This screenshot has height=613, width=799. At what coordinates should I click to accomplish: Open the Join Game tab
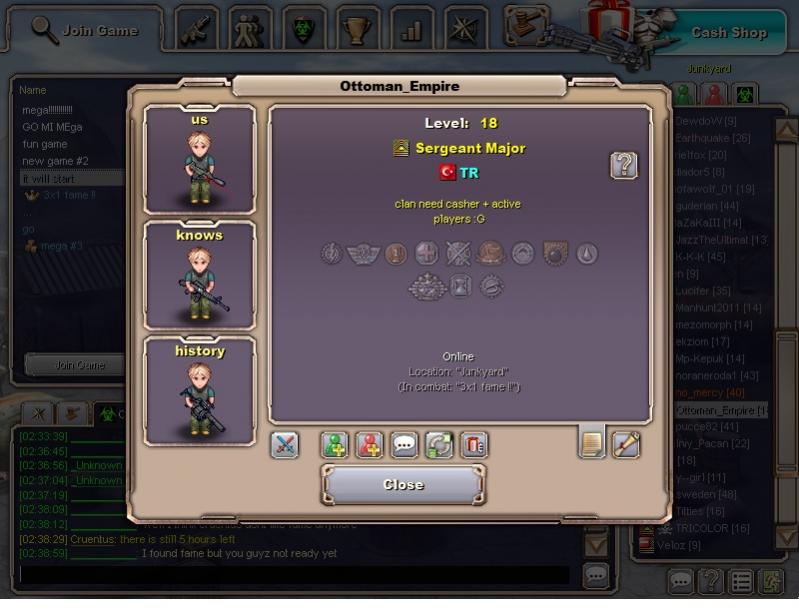pos(85,30)
